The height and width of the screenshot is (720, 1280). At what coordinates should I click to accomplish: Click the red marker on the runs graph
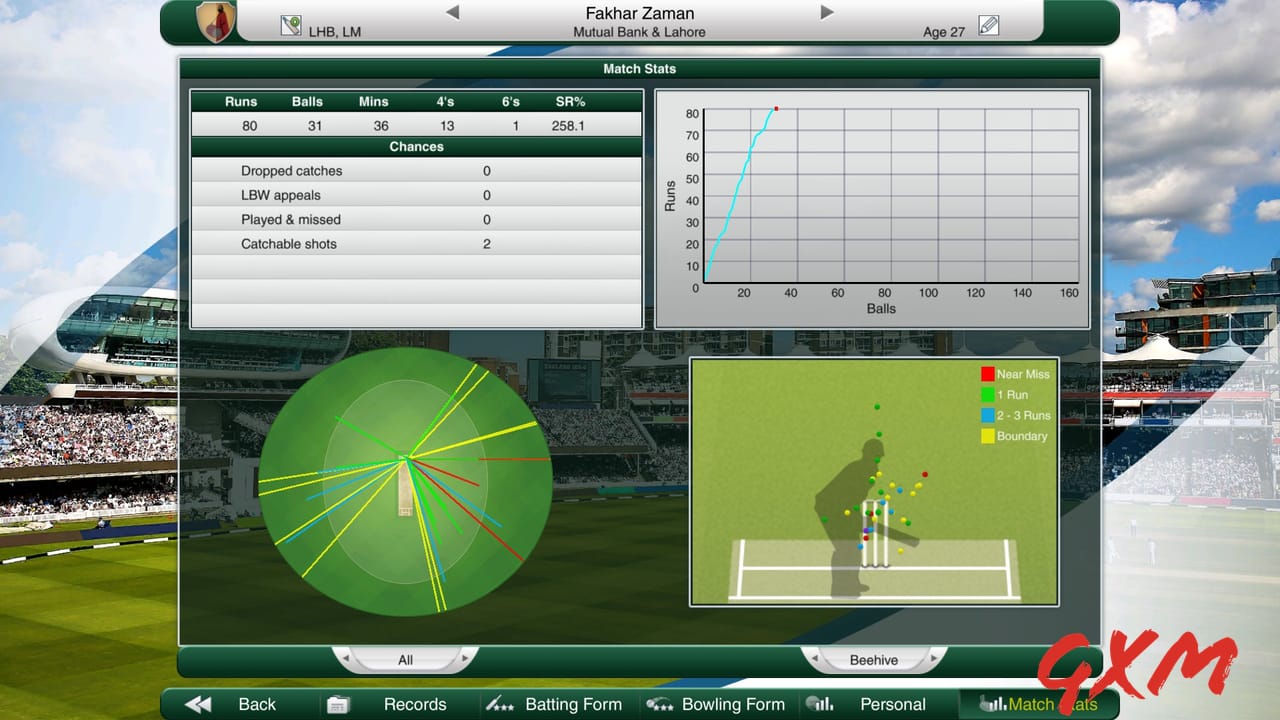(x=777, y=107)
